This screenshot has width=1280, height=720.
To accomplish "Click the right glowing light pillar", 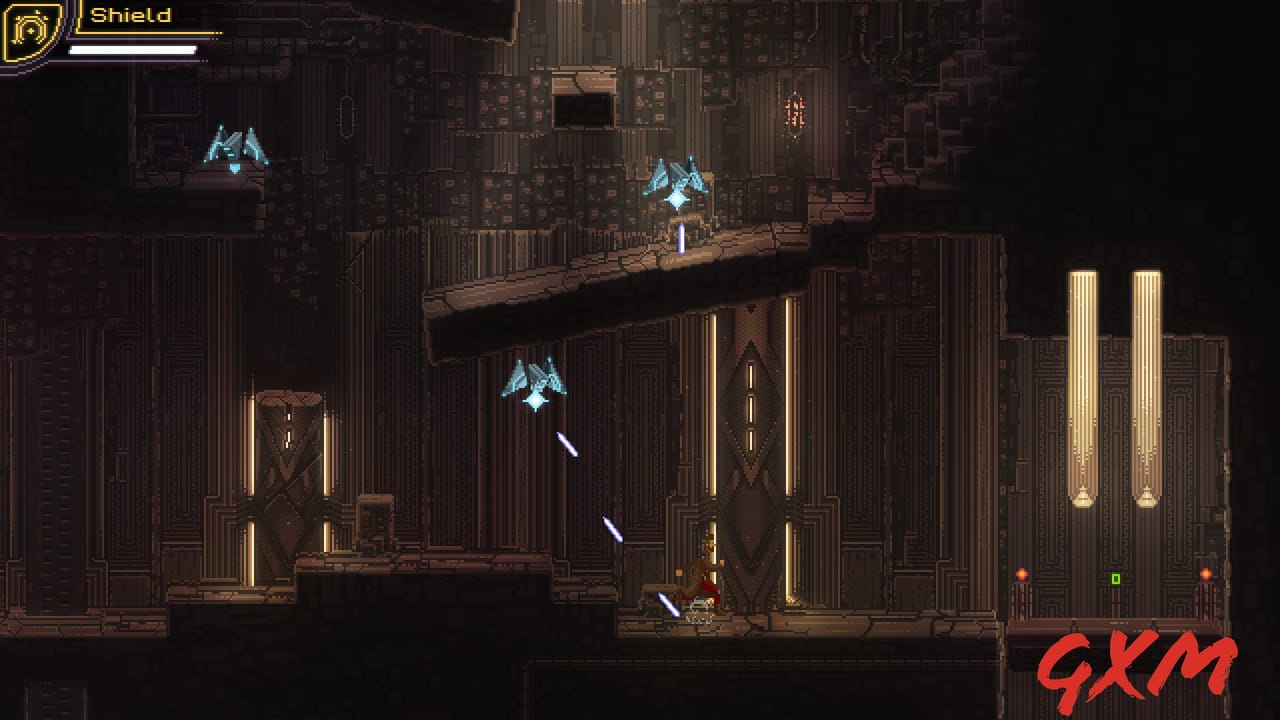I will 1146,380.
